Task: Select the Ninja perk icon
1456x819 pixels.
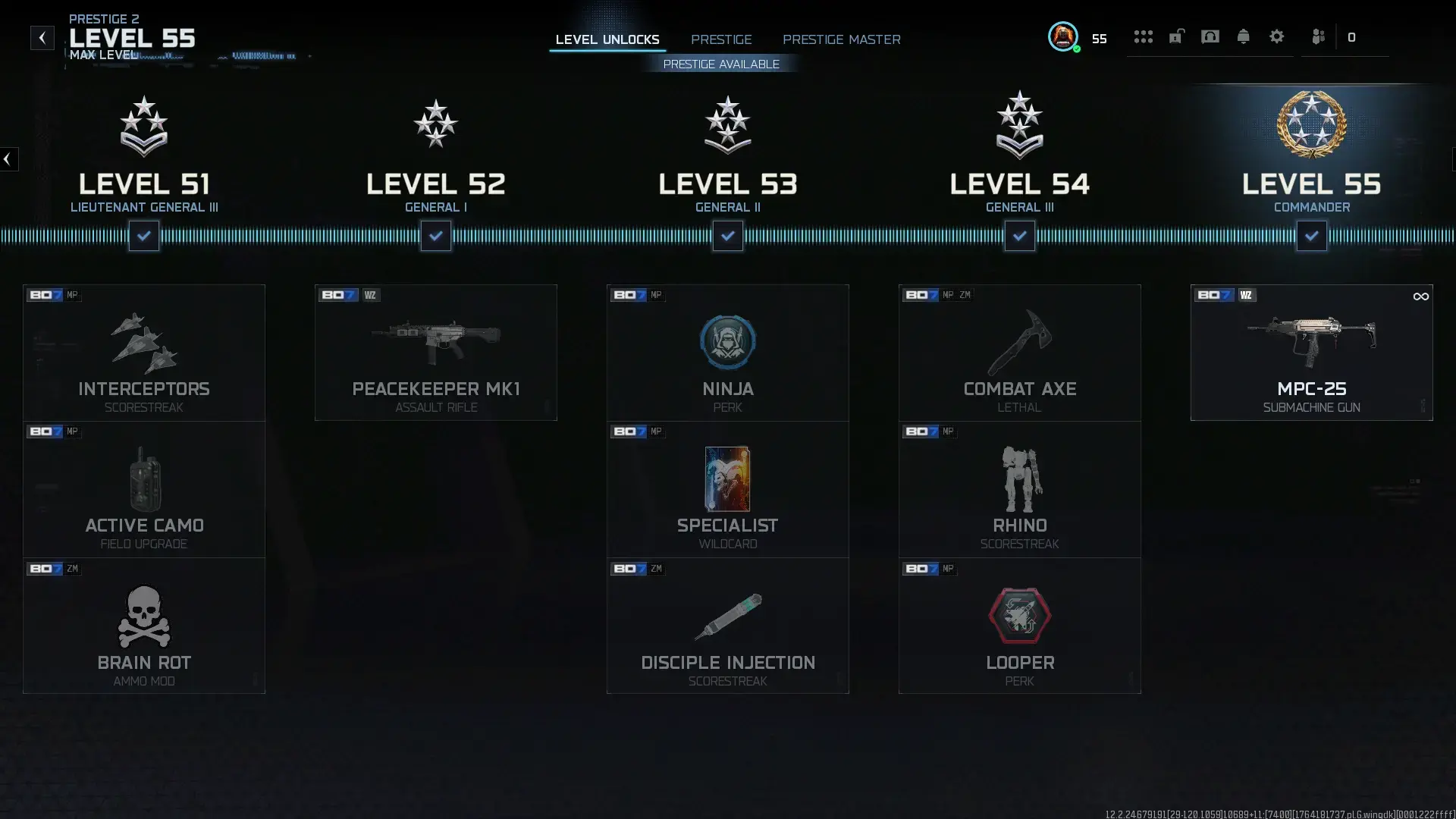Action: pos(727,342)
